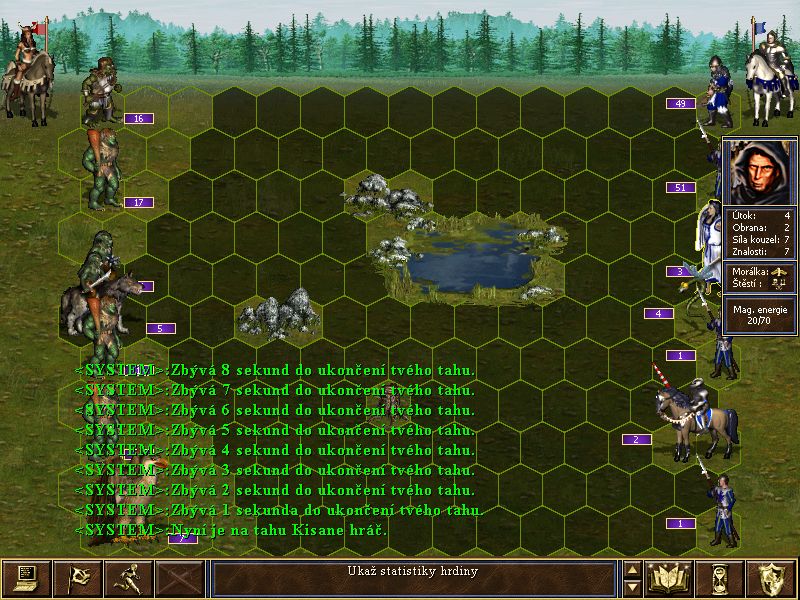Open the combat options computer icon
Viewport: 800px width, 600px height.
click(x=25, y=578)
